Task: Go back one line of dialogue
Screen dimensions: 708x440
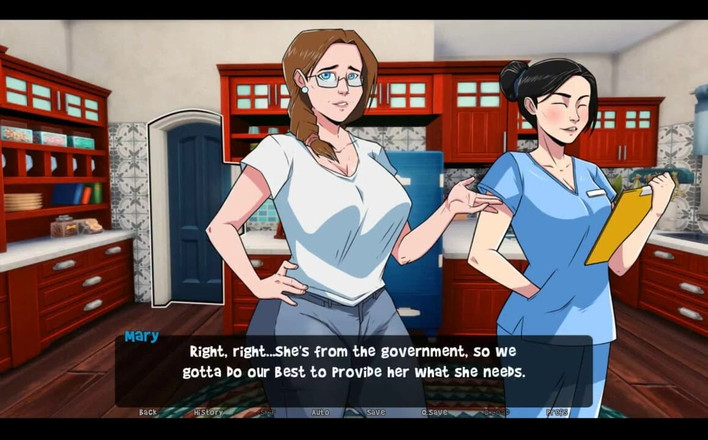Action: point(148,412)
